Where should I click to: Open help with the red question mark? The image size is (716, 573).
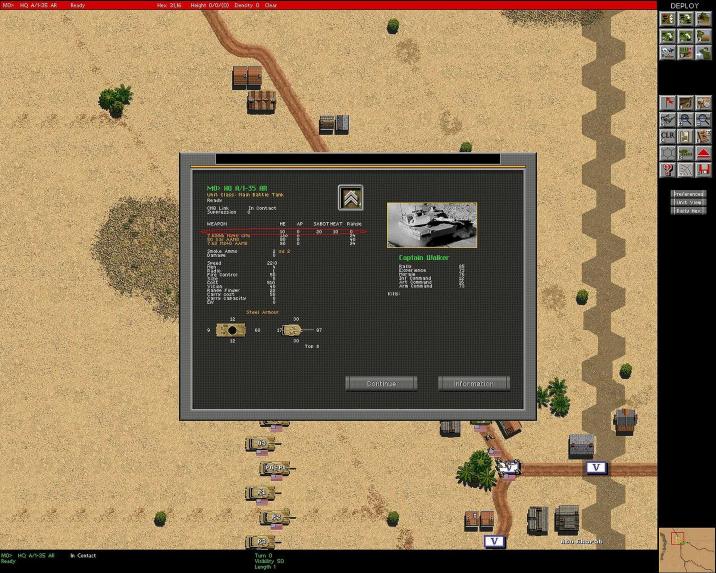click(666, 168)
